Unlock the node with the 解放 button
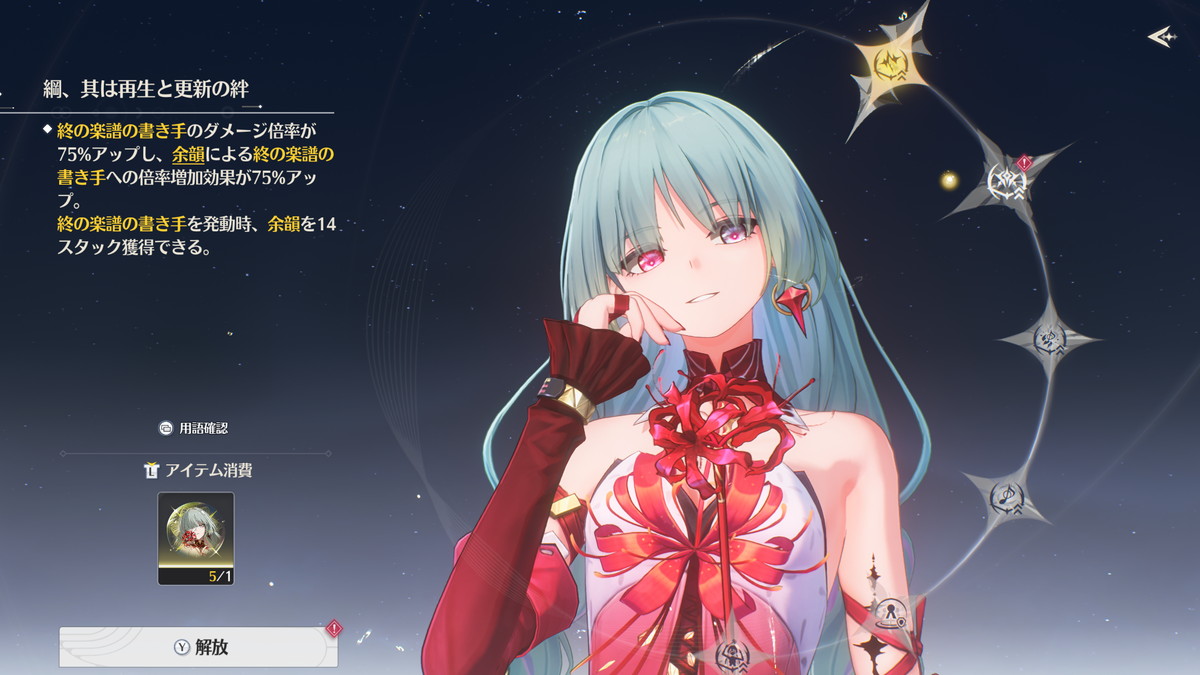The width and height of the screenshot is (1200, 675). coord(198,647)
